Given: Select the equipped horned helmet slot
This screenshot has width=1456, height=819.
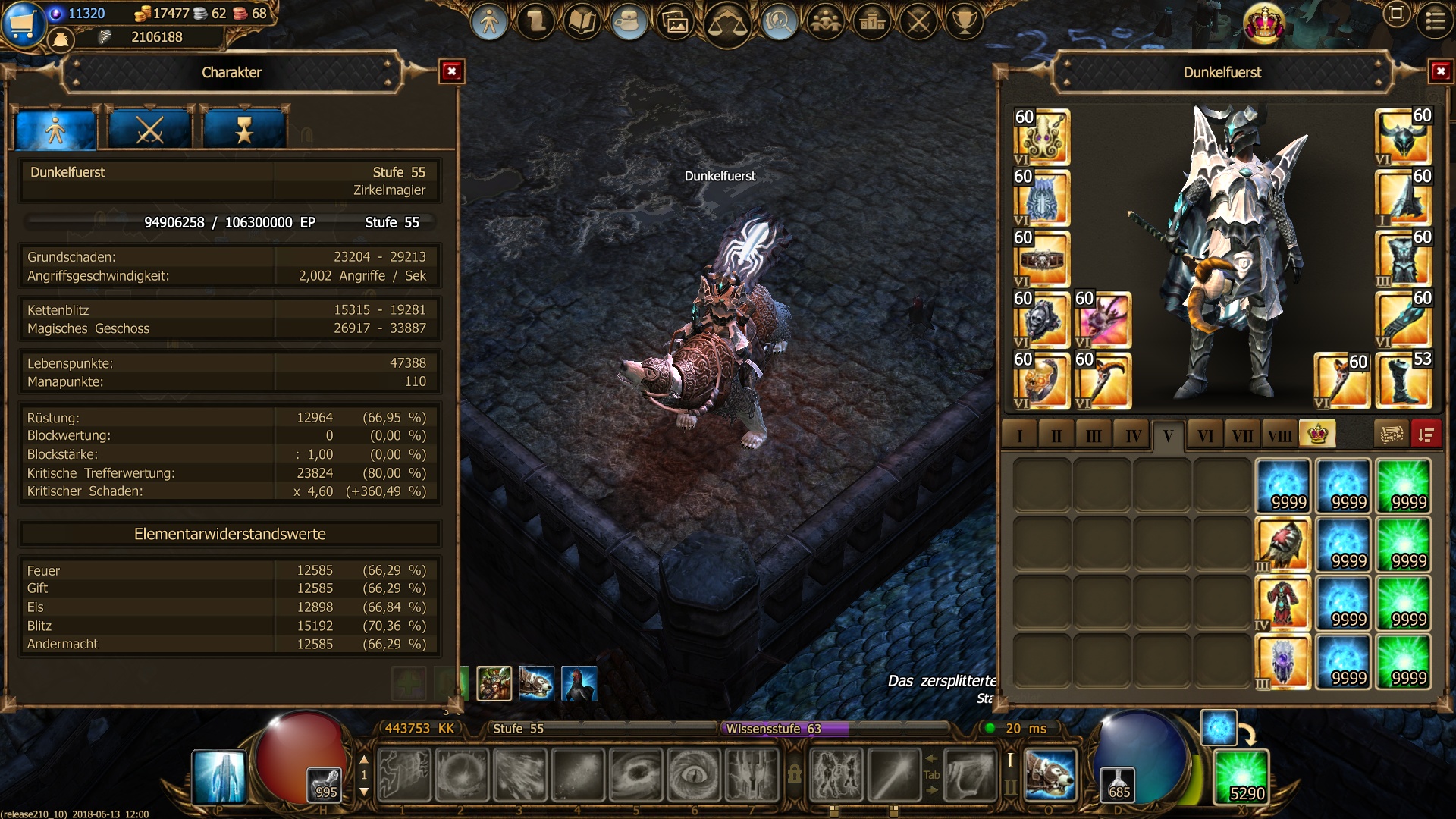Looking at the screenshot, I should 1403,137.
